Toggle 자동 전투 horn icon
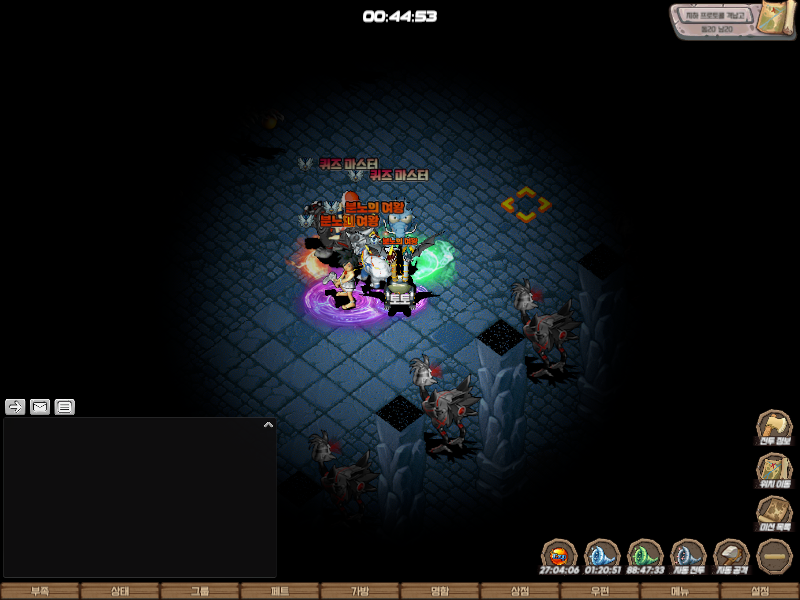 (x=688, y=556)
